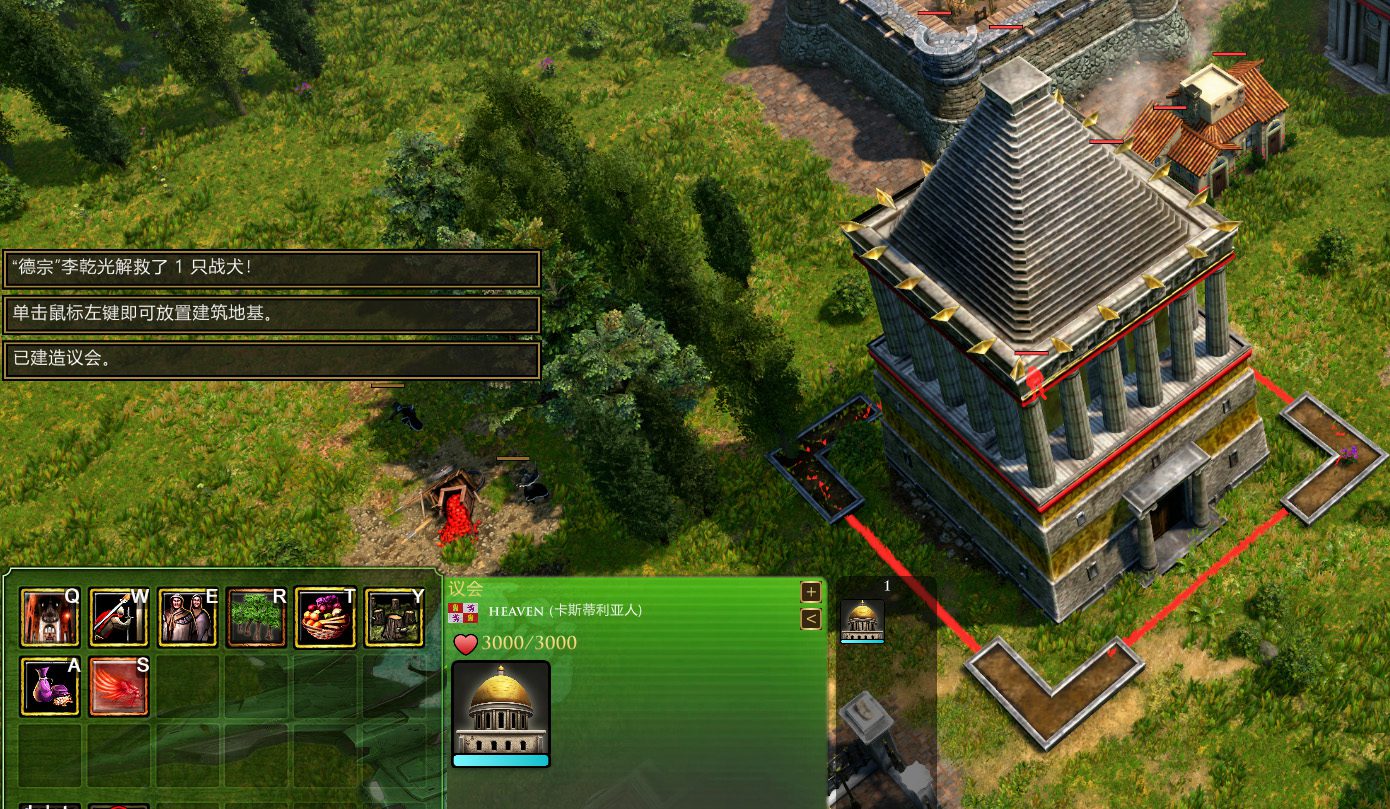Collapse info panel with the arrow button
The height and width of the screenshot is (809, 1390).
[811, 619]
